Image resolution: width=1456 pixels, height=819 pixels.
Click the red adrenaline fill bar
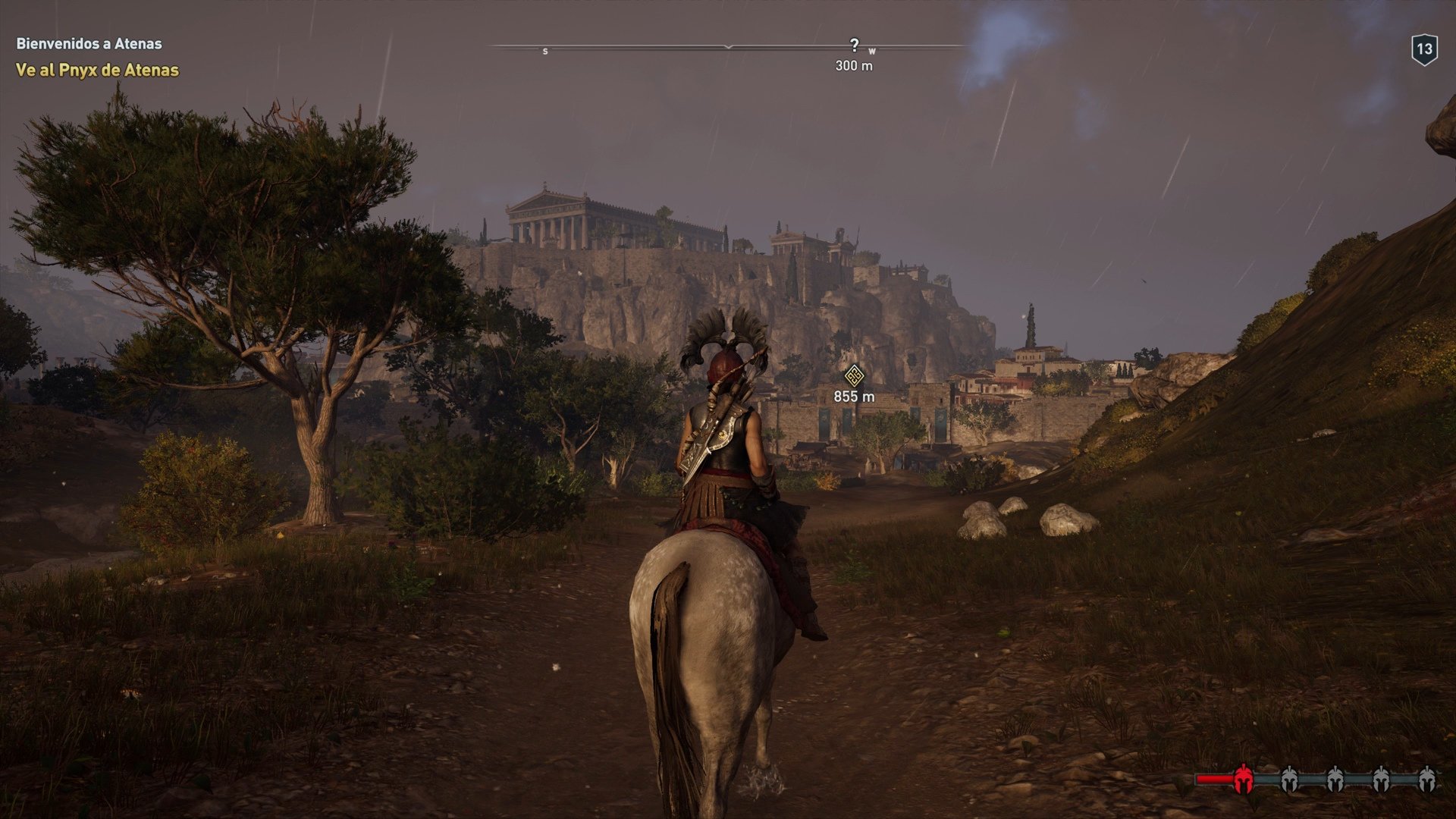pyautogui.click(x=1213, y=780)
